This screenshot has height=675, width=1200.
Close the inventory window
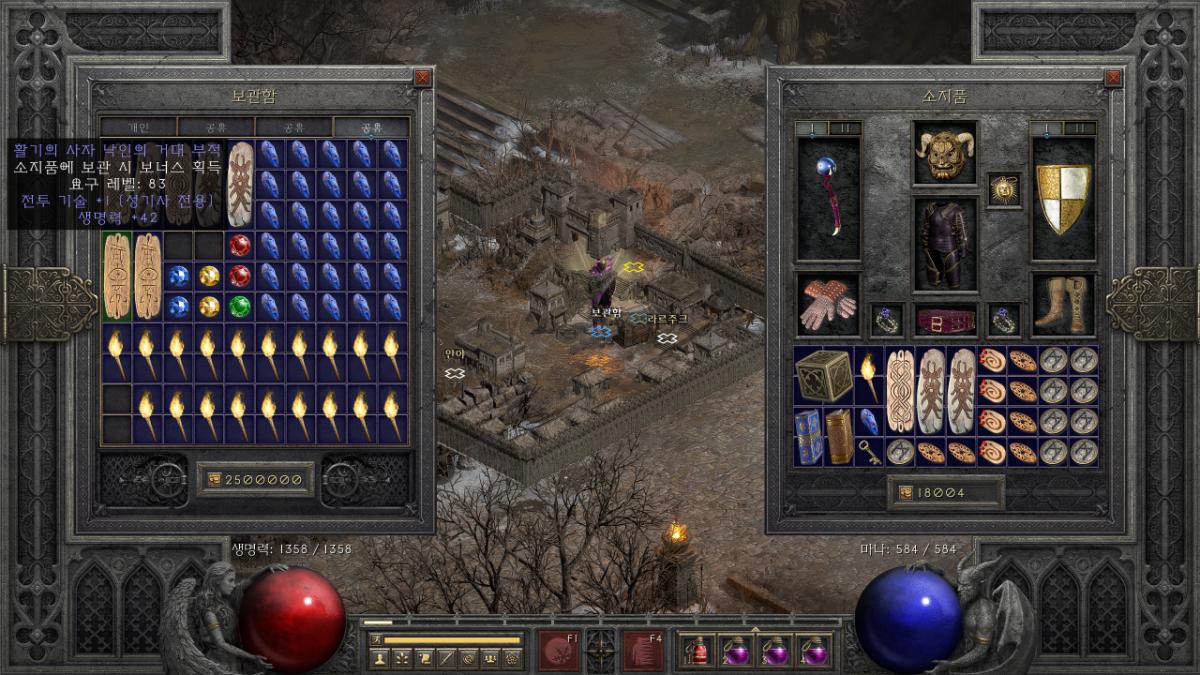click(x=1113, y=78)
